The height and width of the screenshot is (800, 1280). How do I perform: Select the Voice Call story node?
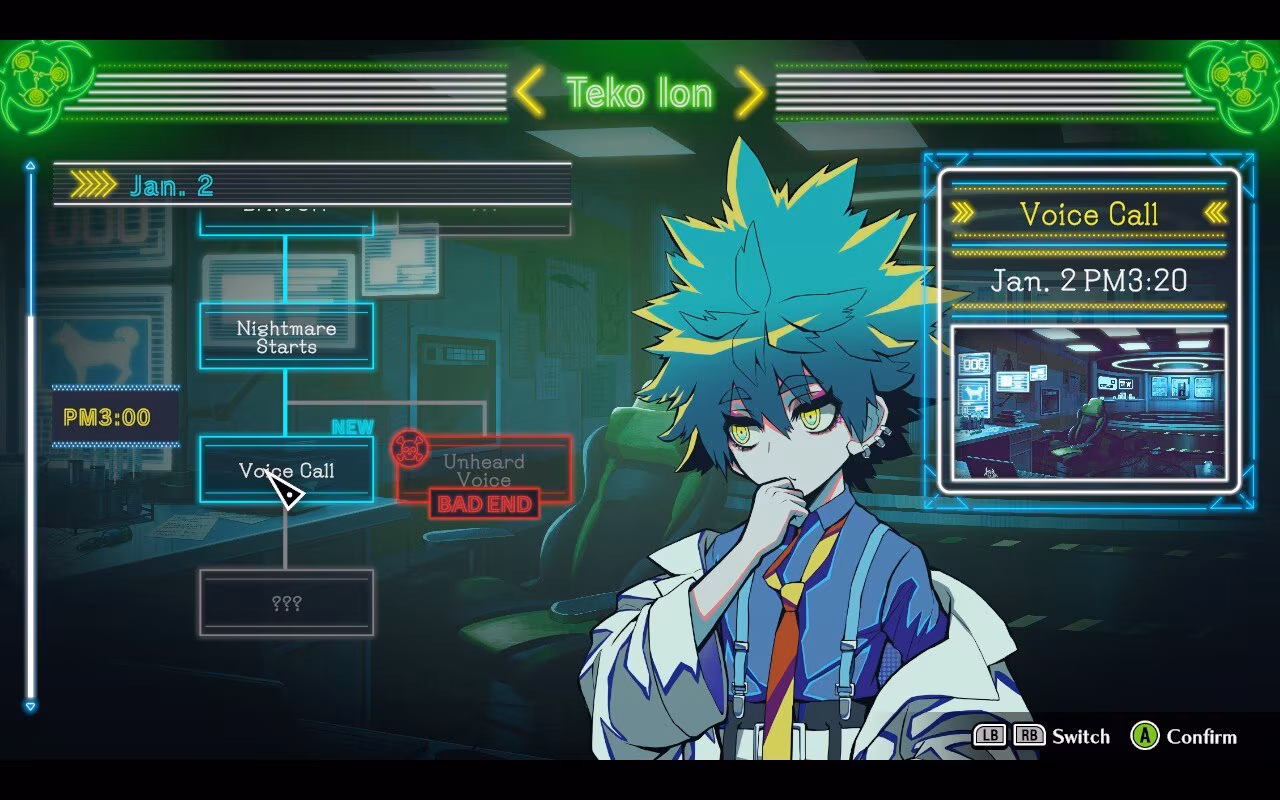tap(286, 470)
